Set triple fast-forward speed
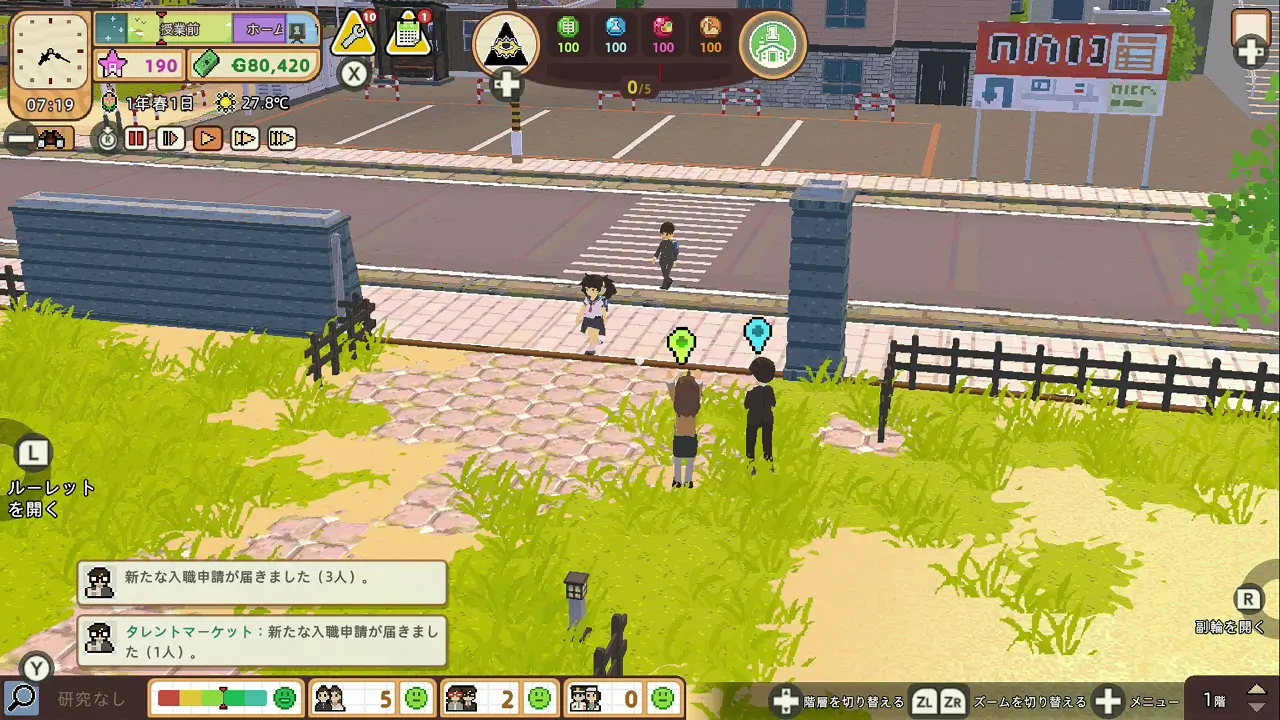 [282, 139]
